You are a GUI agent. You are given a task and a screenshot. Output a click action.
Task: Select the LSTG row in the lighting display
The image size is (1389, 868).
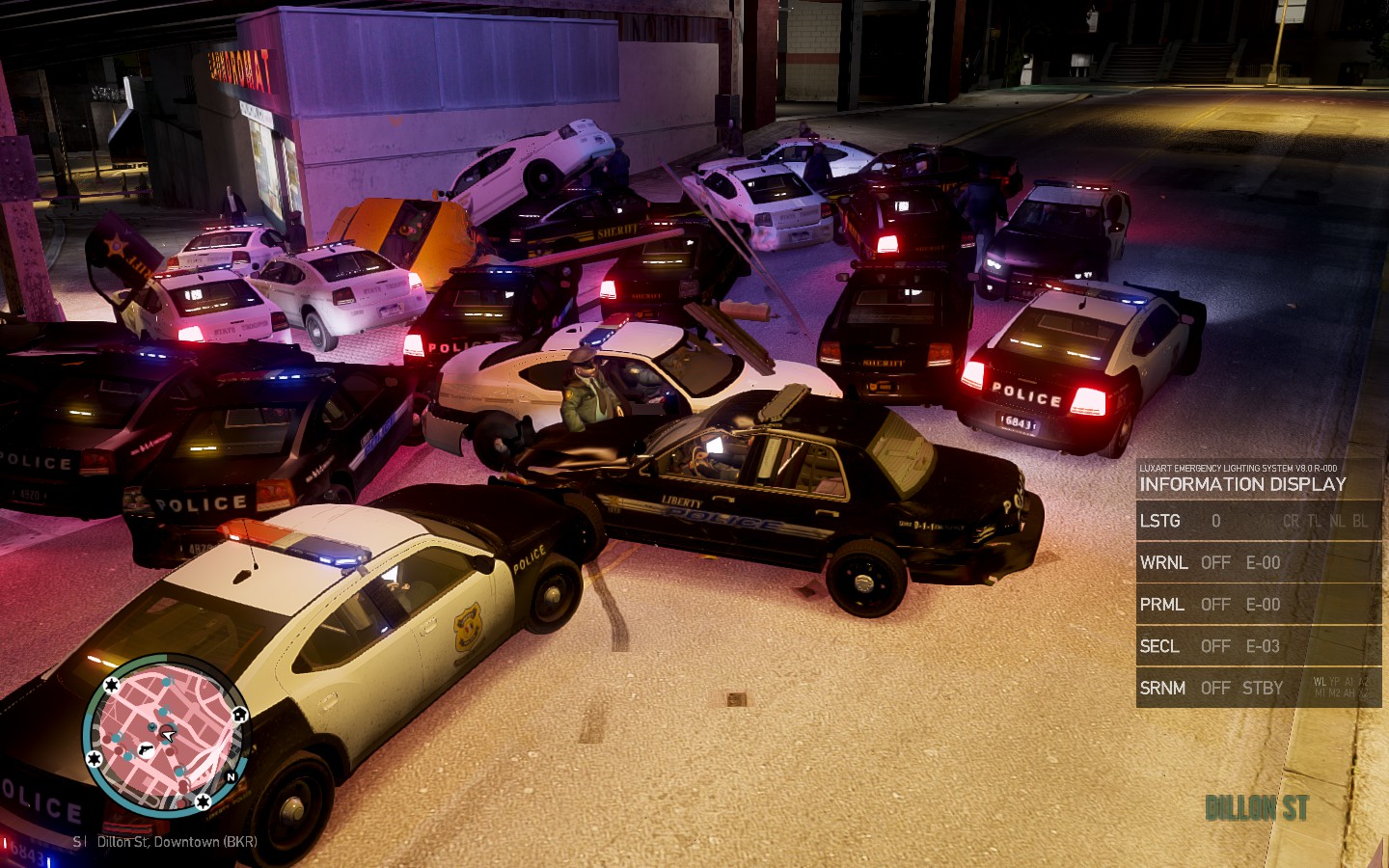[1258, 521]
